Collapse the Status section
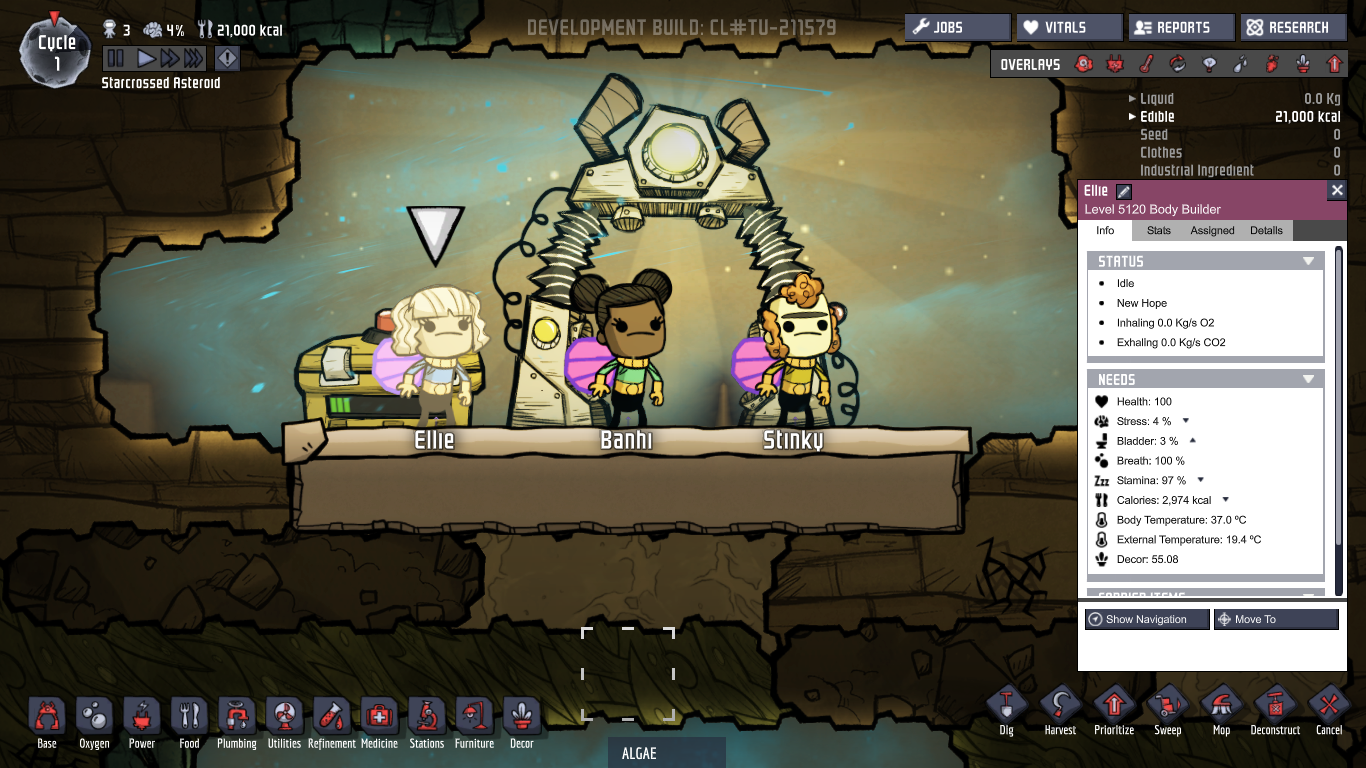1366x768 pixels. pos(1308,261)
